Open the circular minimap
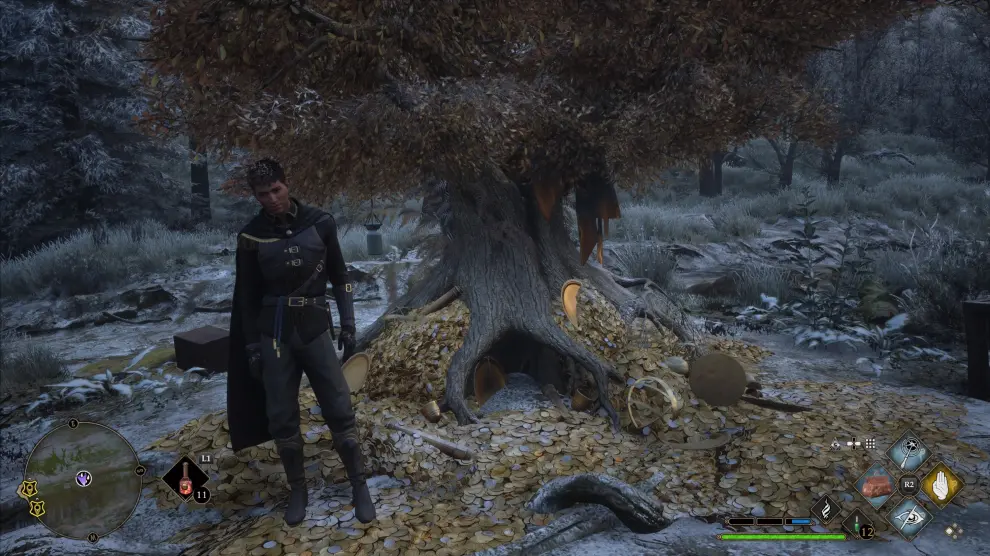 83,480
